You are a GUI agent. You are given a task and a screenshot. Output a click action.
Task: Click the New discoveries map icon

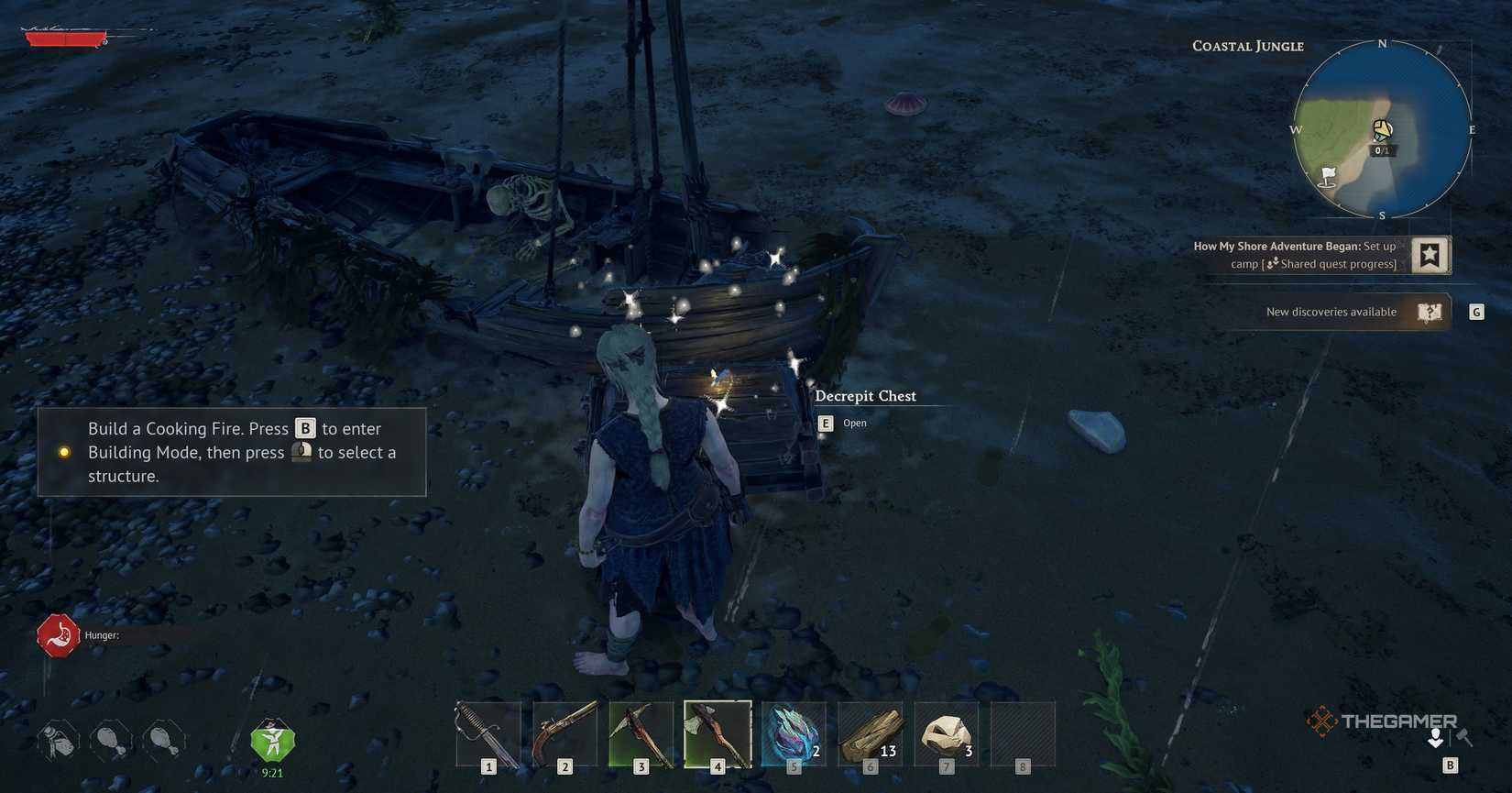click(x=1431, y=312)
